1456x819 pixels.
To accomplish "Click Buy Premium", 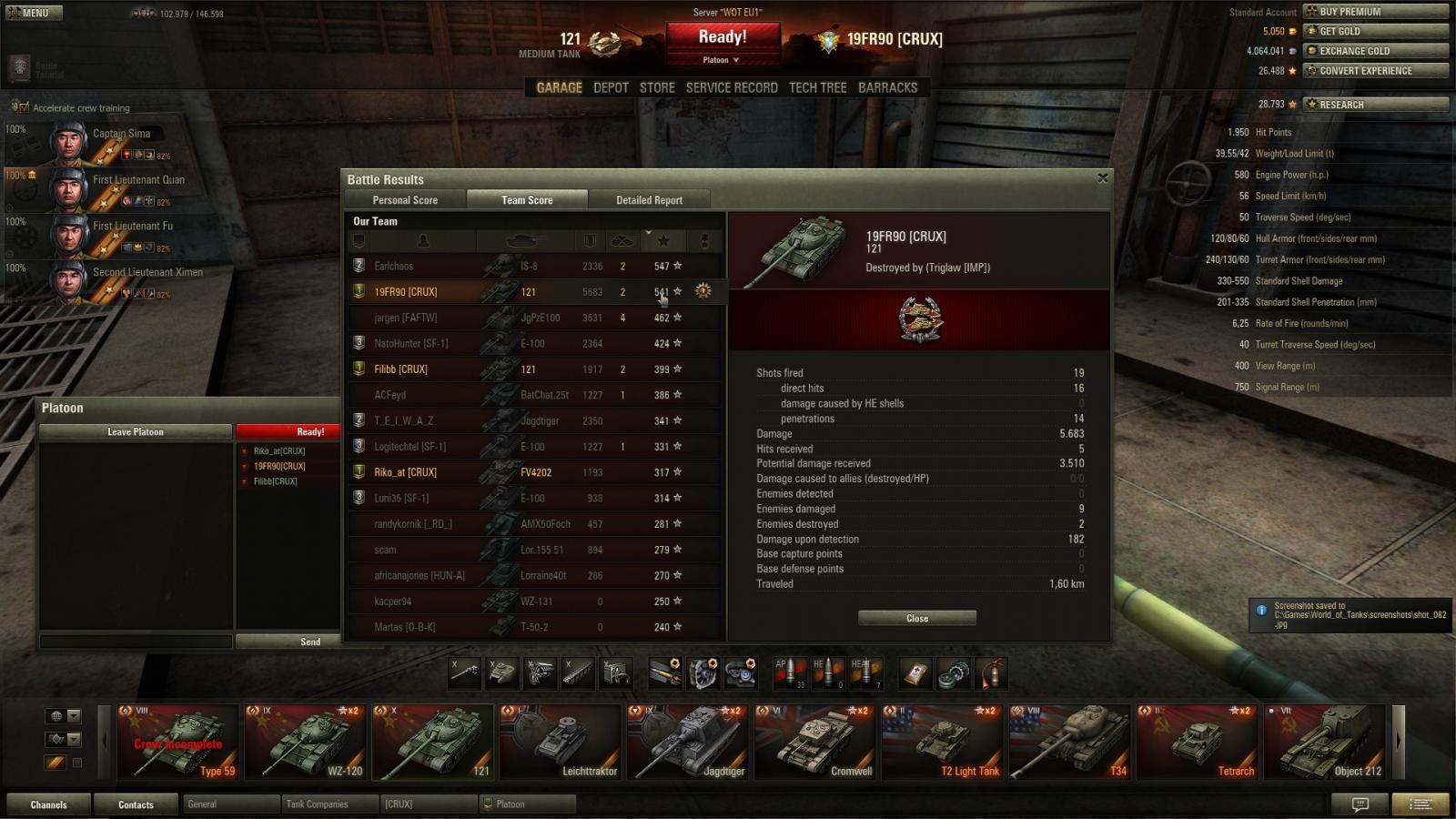I will pos(1374,12).
